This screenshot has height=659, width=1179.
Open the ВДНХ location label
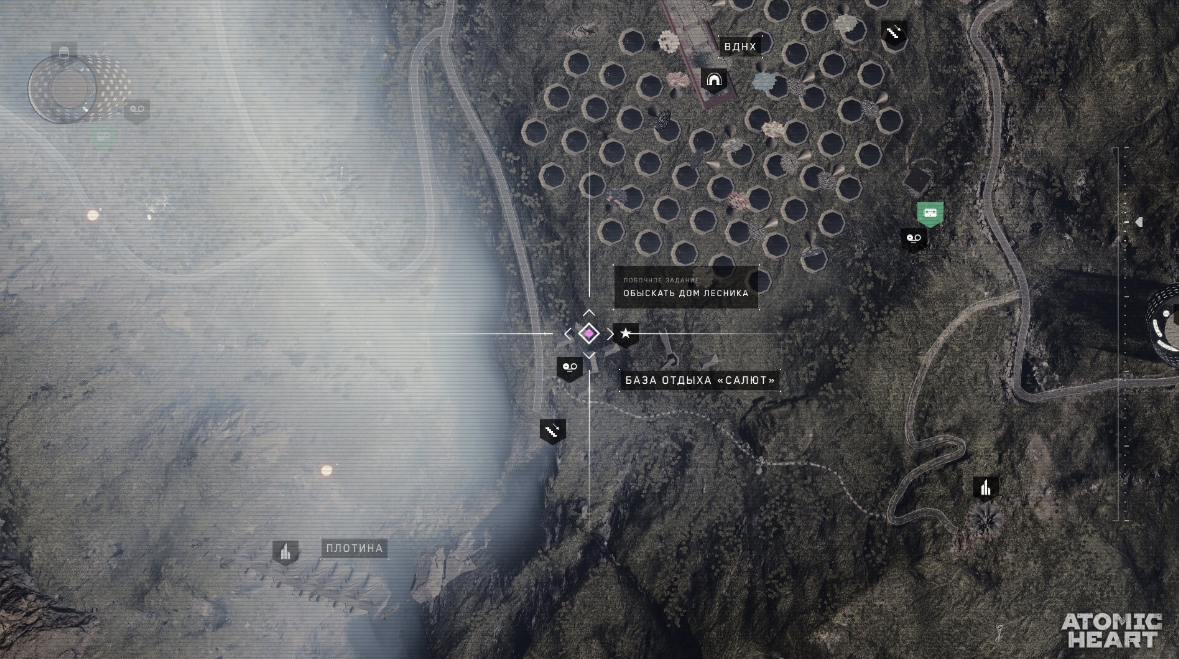740,46
